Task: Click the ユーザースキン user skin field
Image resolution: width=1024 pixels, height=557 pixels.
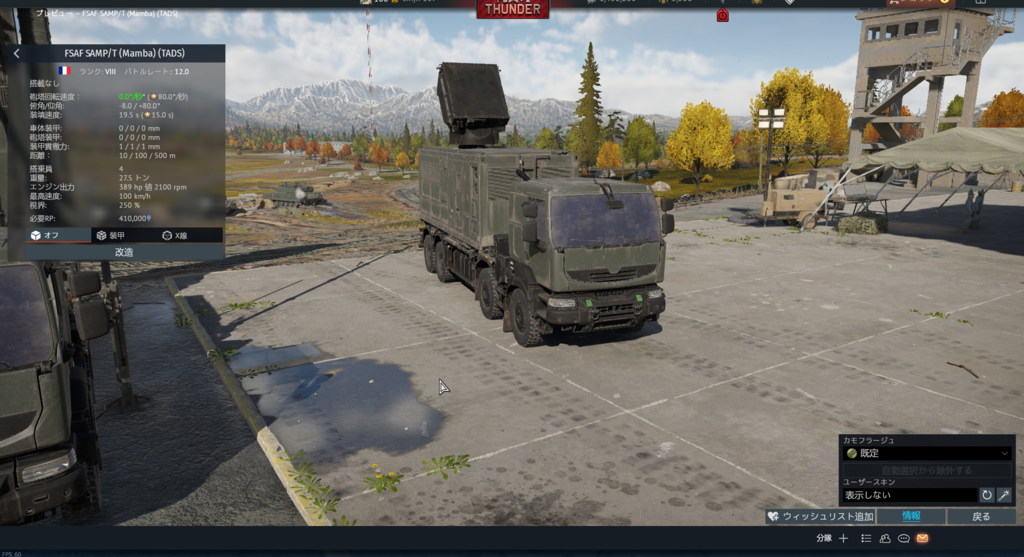Action: coord(908,495)
